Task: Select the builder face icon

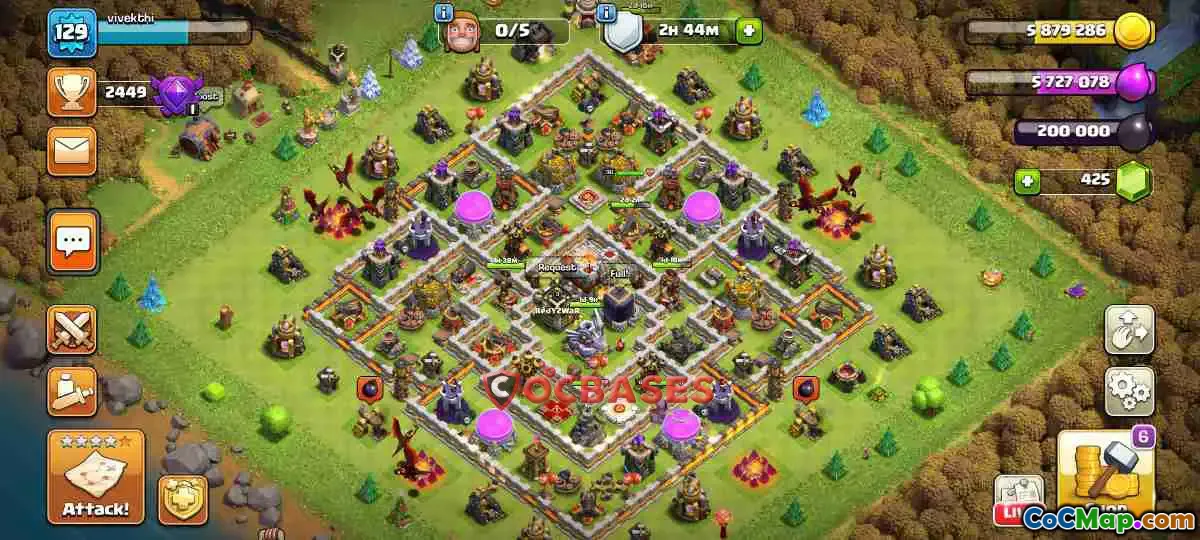Action: point(461,33)
